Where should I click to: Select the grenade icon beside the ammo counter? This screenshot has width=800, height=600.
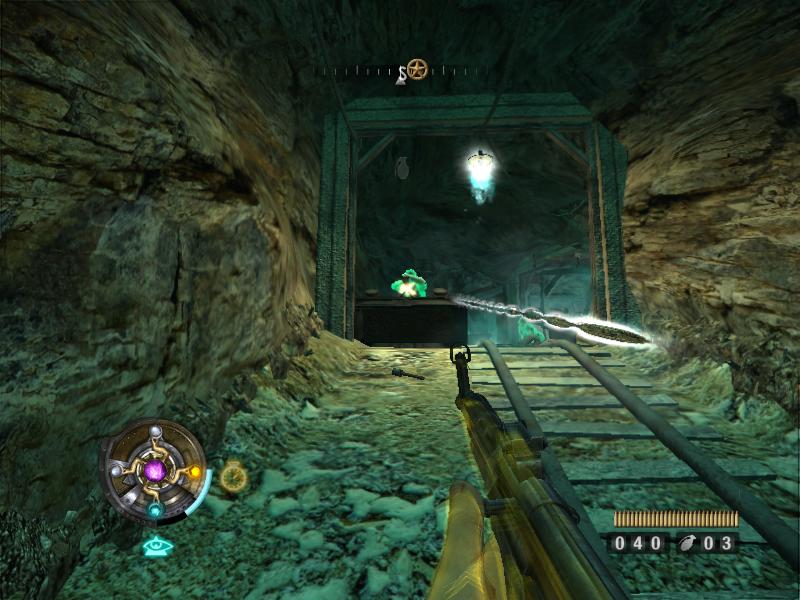coord(690,544)
